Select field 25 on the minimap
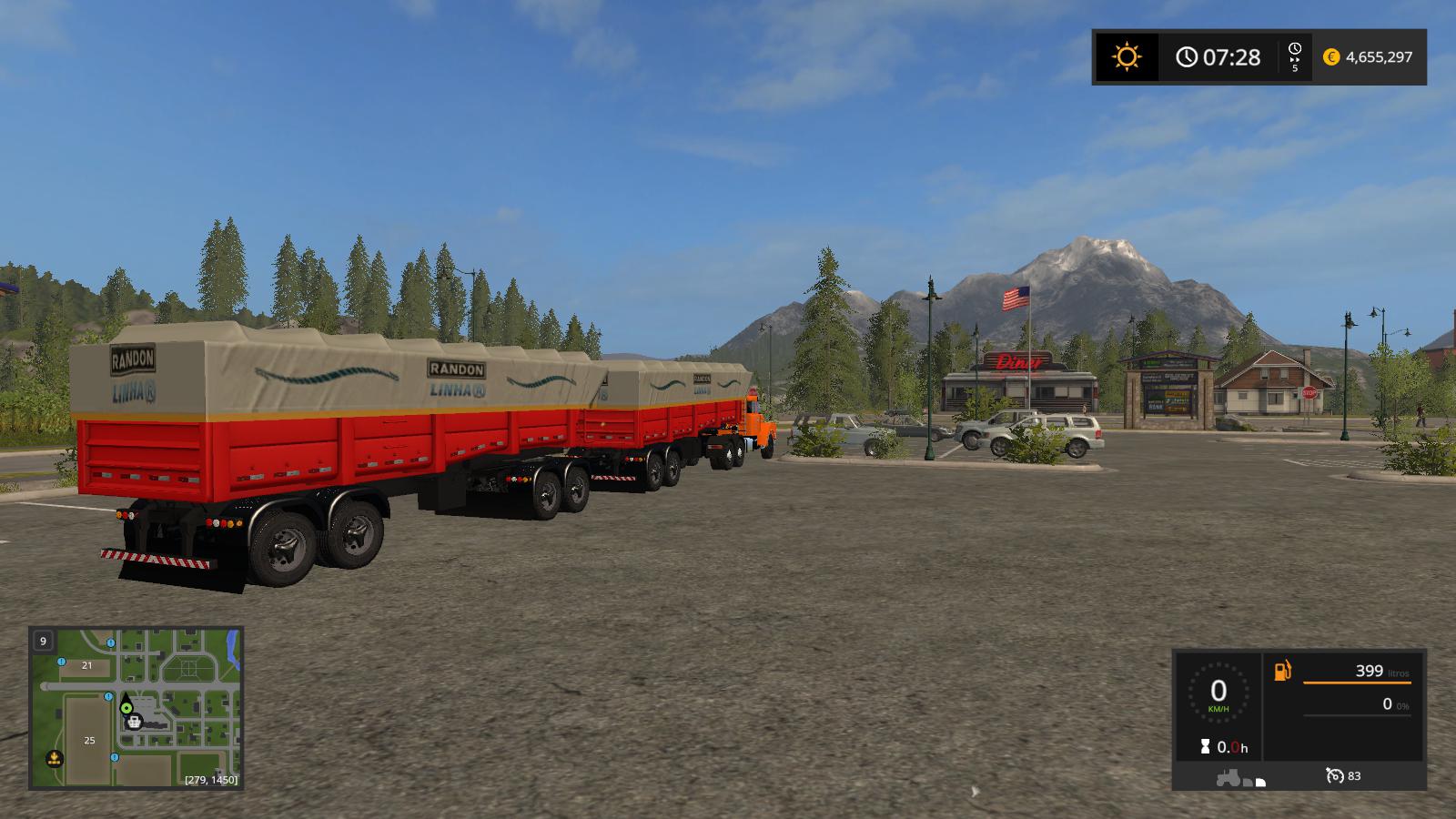Image resolution: width=1456 pixels, height=819 pixels. tap(89, 740)
